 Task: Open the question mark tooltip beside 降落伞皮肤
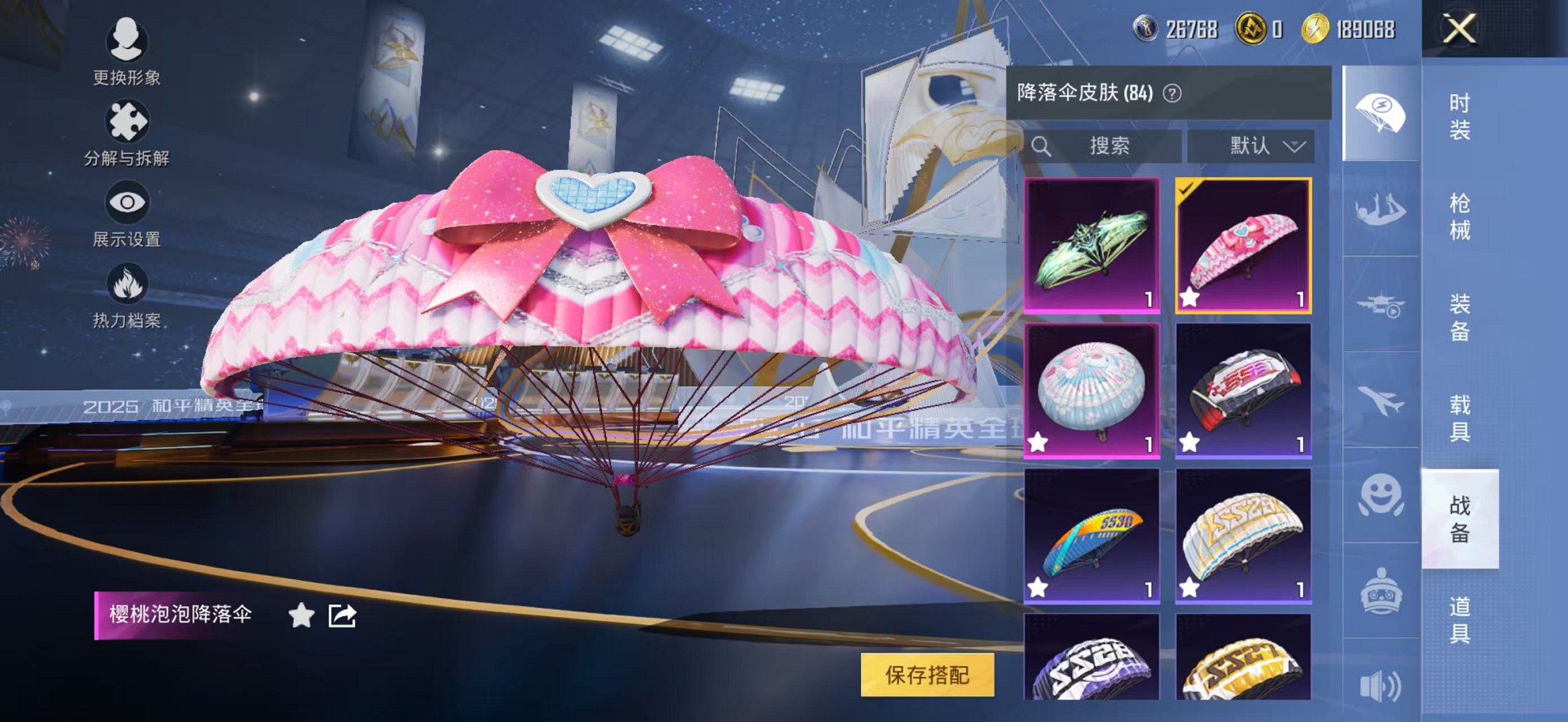click(1173, 93)
